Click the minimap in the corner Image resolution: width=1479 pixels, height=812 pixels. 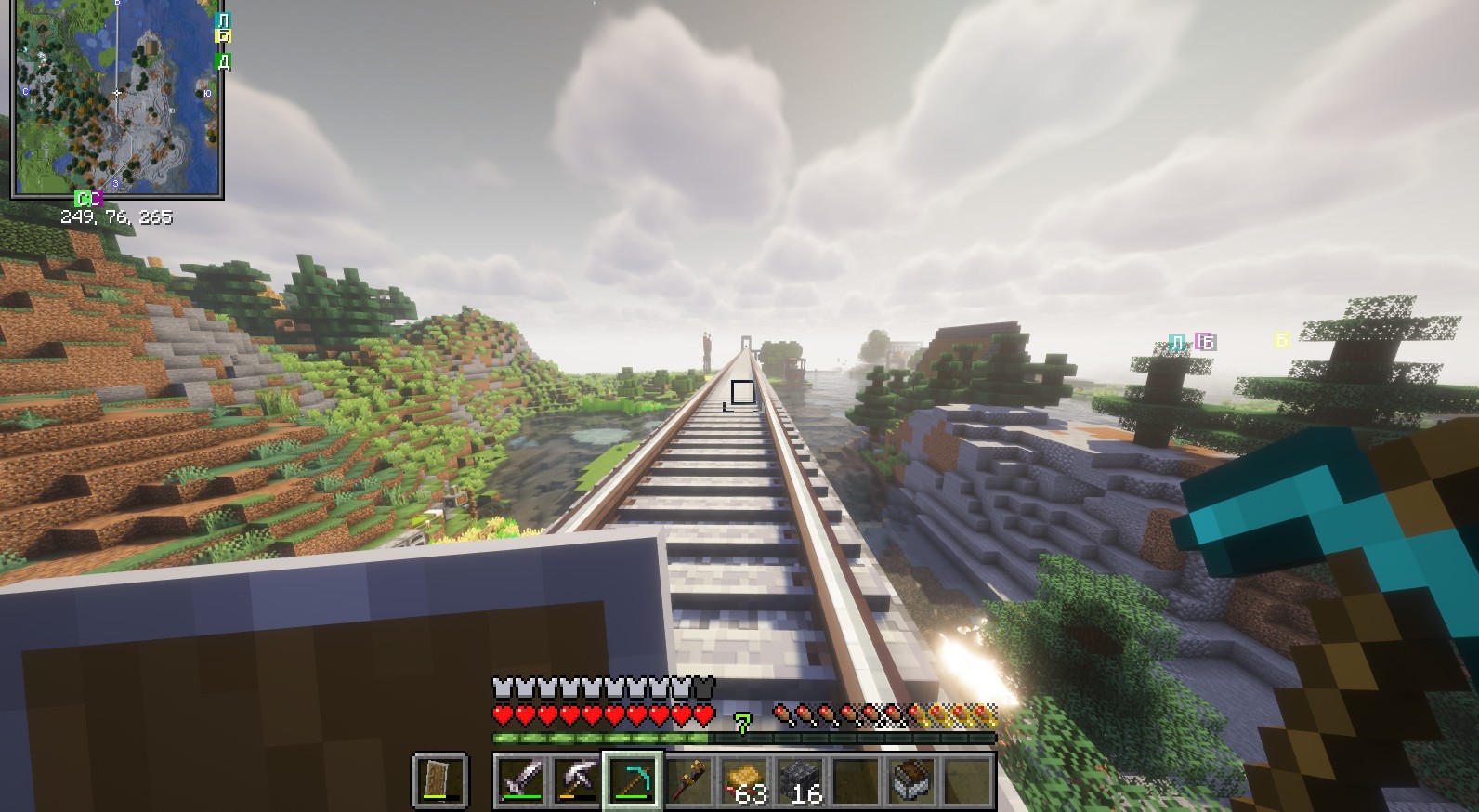(x=116, y=98)
